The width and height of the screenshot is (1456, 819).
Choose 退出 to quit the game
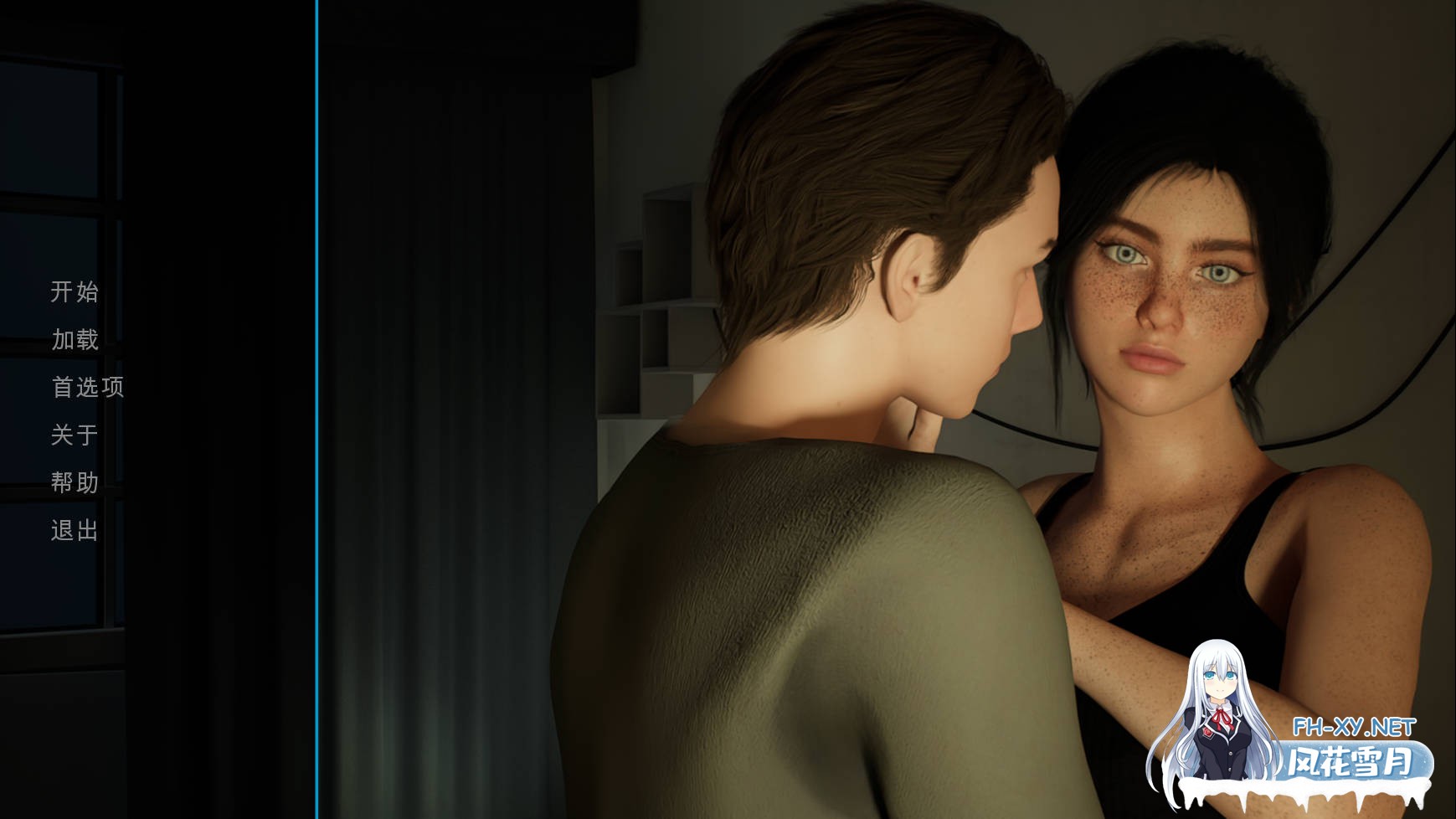tap(75, 530)
